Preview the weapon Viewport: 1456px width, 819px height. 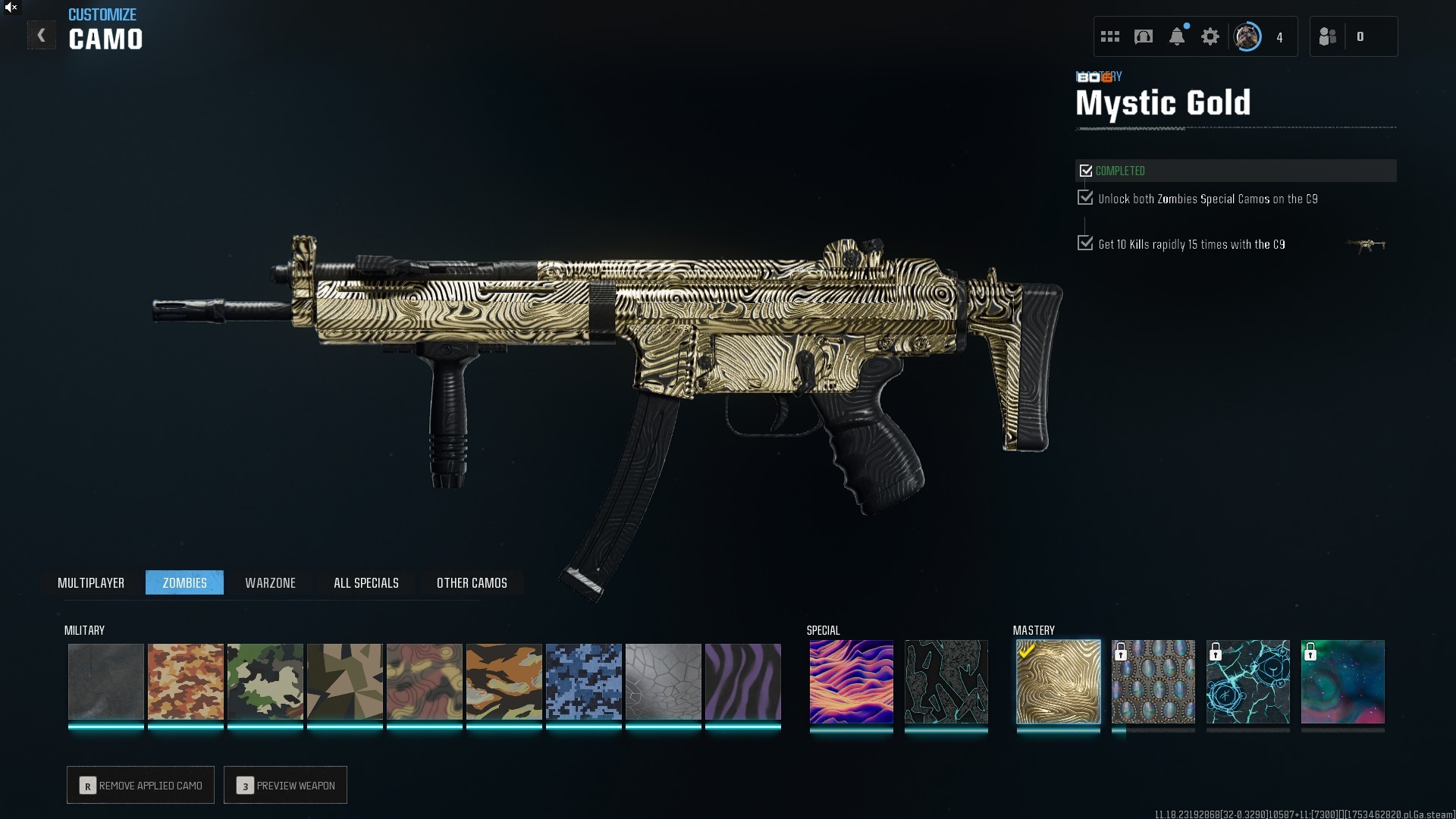(286, 785)
